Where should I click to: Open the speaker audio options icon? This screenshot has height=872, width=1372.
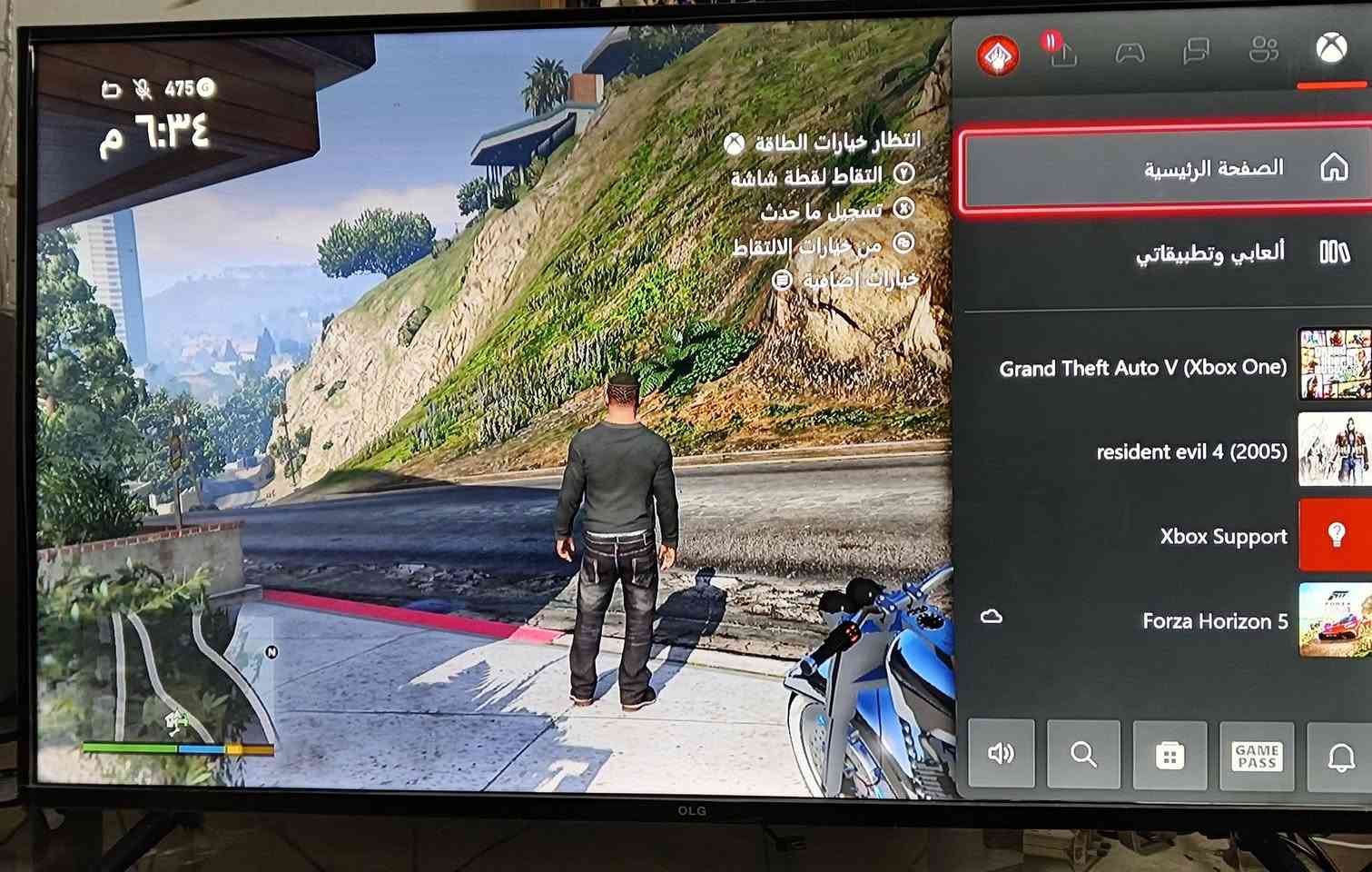coord(1002,754)
